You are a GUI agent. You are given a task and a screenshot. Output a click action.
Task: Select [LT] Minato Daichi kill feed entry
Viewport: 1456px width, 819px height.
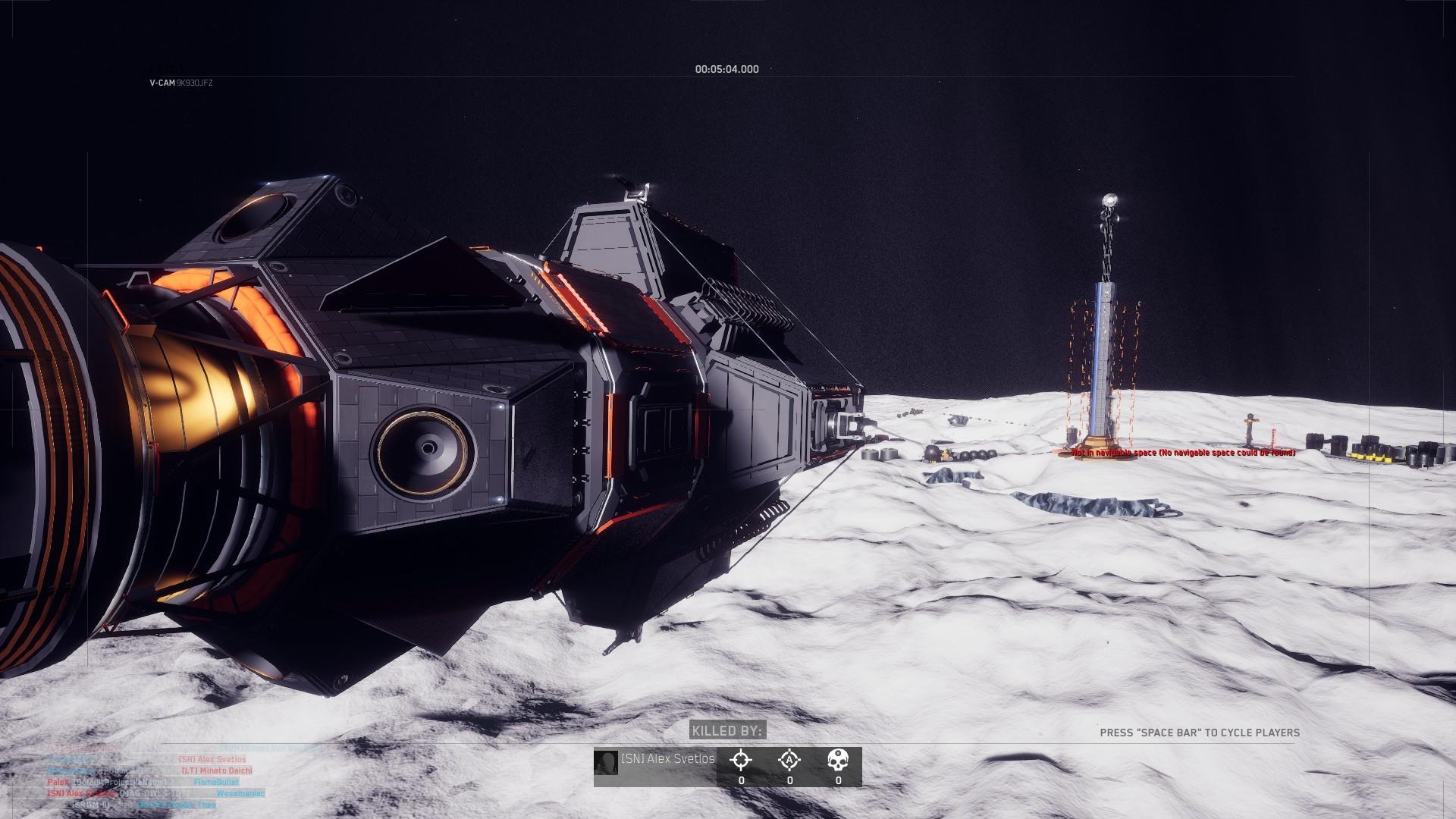pyautogui.click(x=216, y=771)
